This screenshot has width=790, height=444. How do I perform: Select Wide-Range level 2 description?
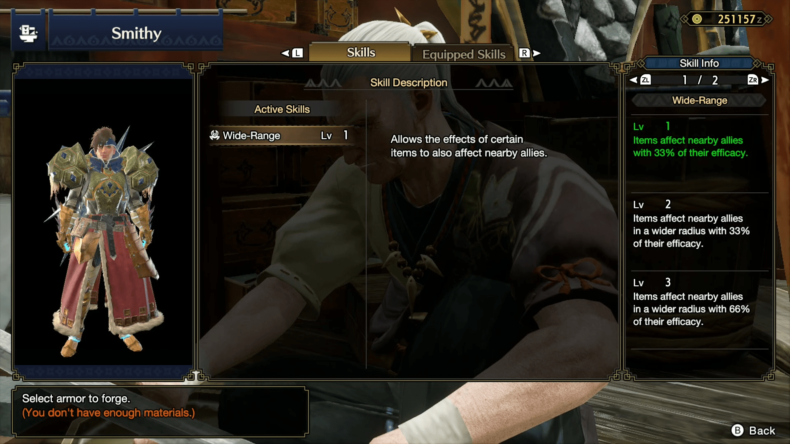(x=696, y=224)
